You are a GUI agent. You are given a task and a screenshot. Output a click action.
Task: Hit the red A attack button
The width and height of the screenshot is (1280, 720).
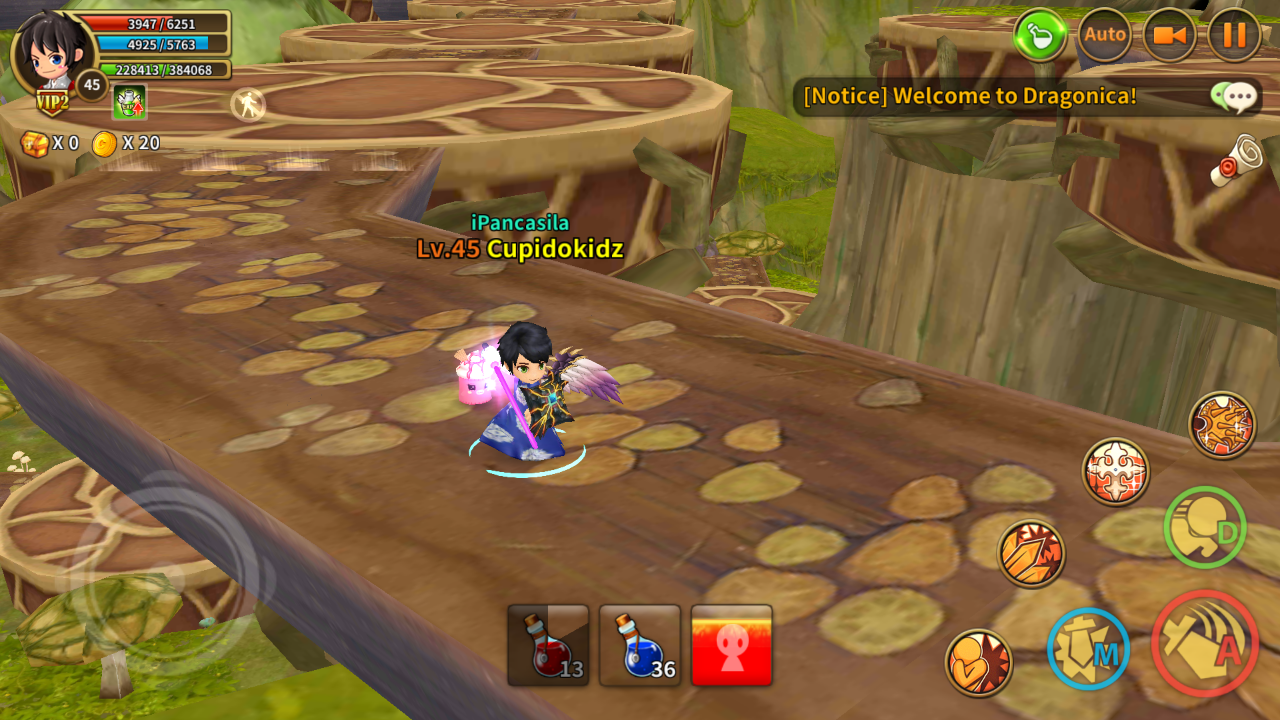(1205, 643)
